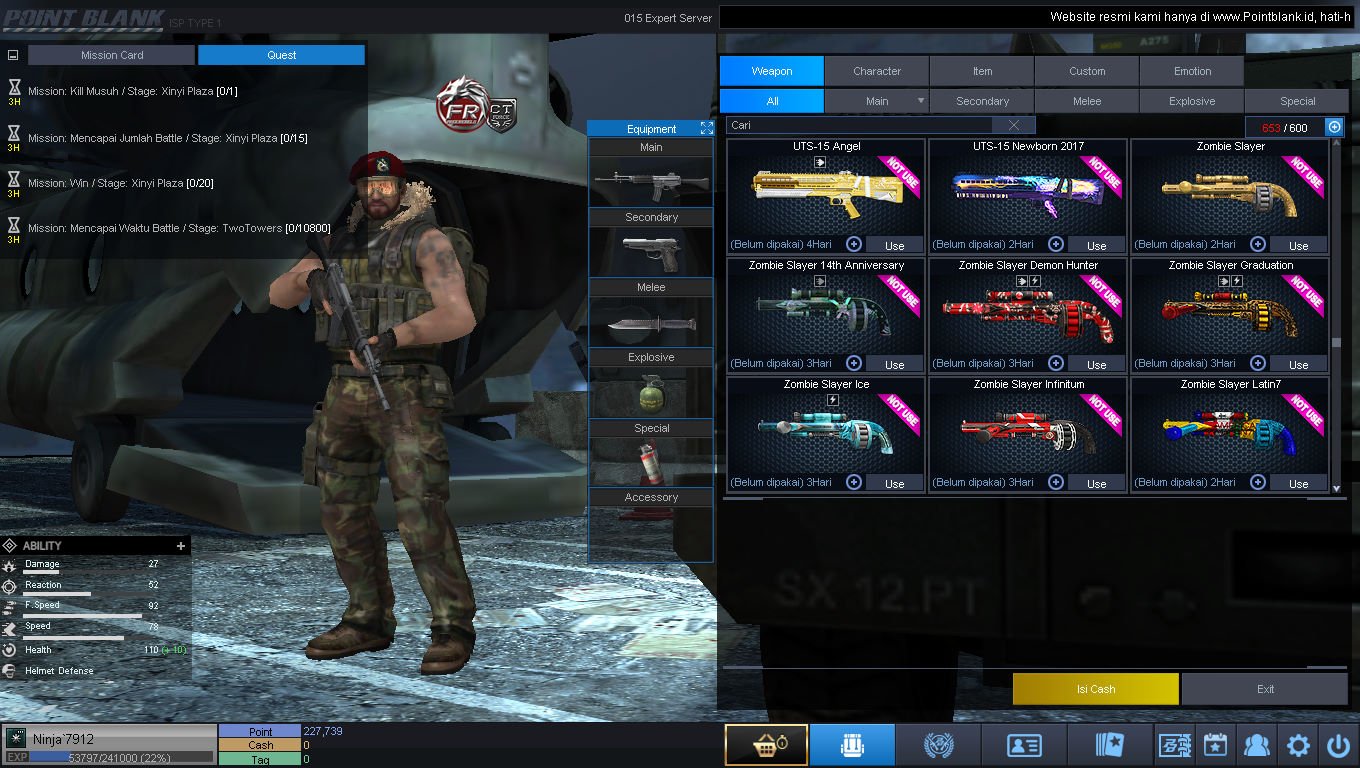Show Melee weapons filter
1360x768 pixels.
point(1087,101)
